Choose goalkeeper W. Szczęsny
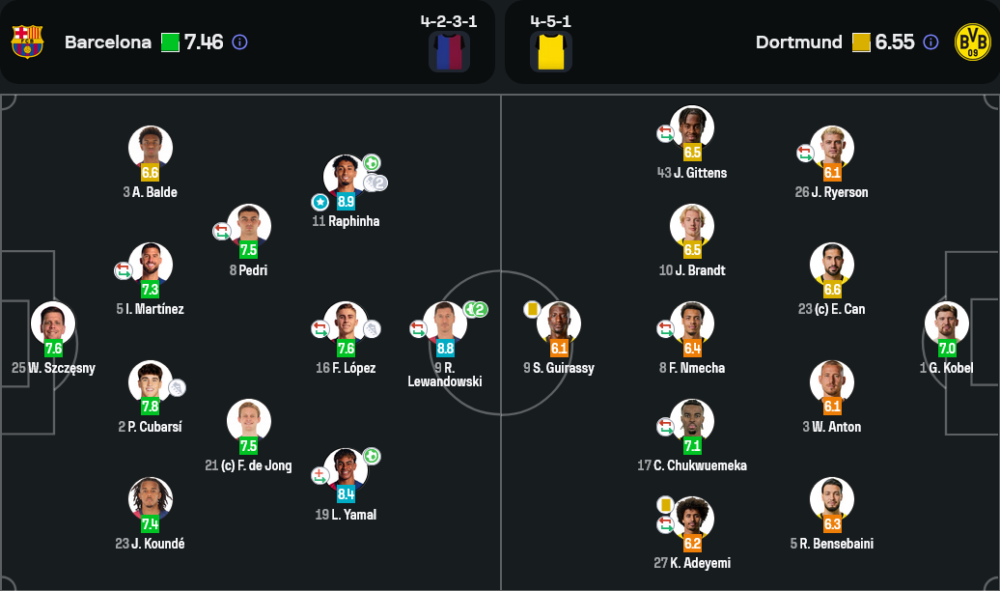Viewport: 1000px width, 591px height. pyautogui.click(x=53, y=323)
